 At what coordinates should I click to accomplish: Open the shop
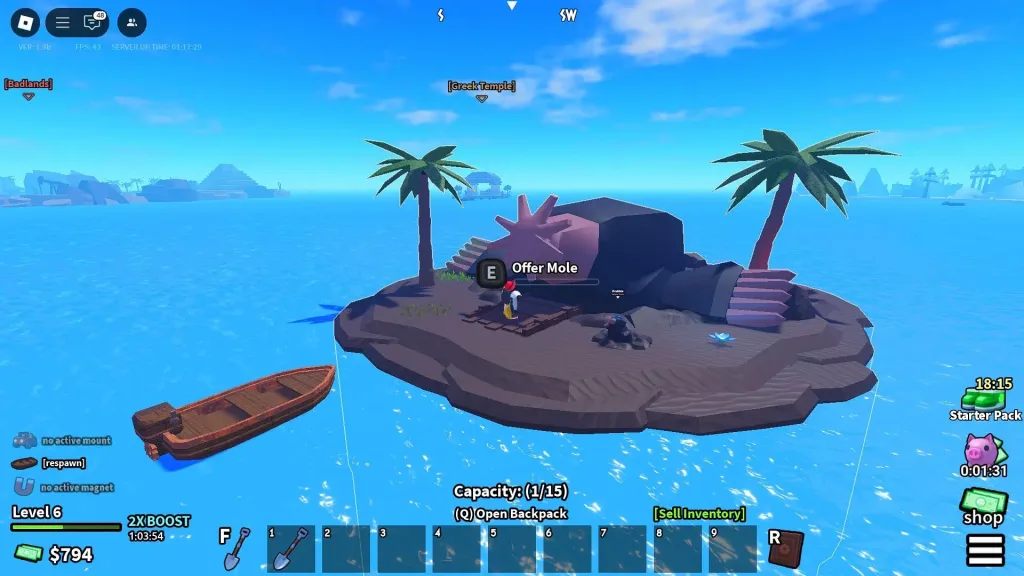[983, 507]
